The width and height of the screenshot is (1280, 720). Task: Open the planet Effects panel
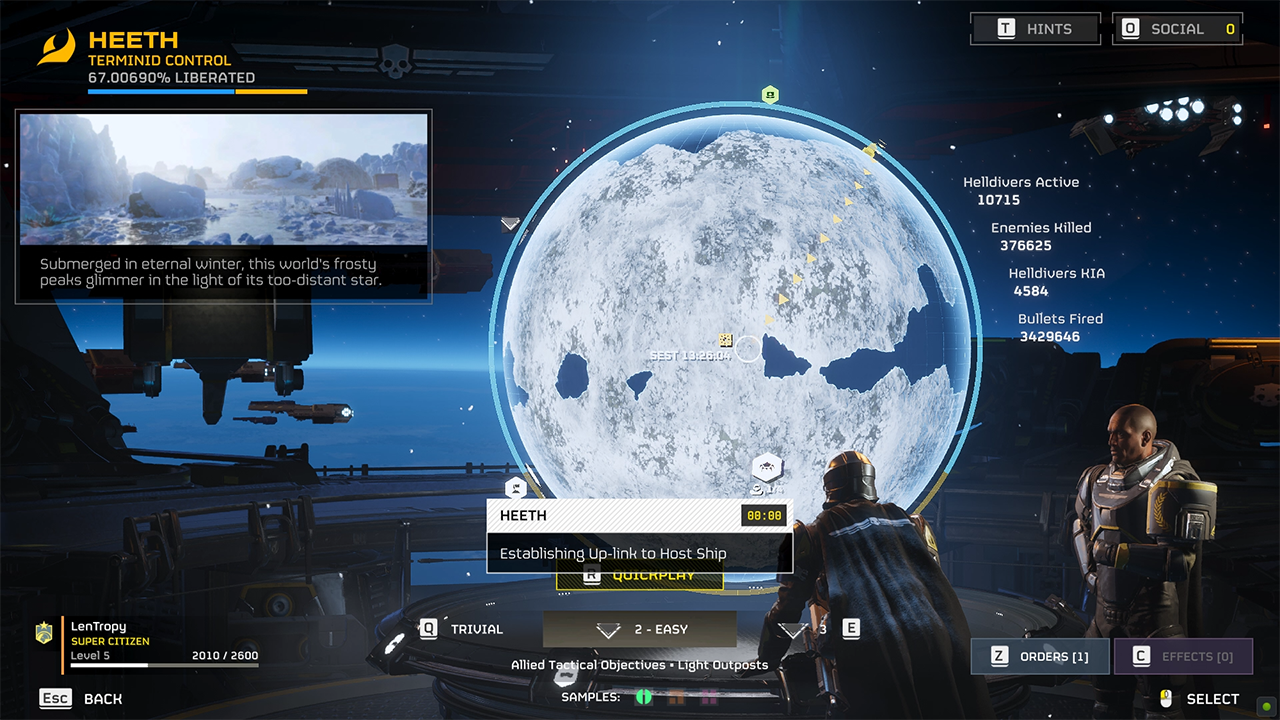(x=1183, y=657)
